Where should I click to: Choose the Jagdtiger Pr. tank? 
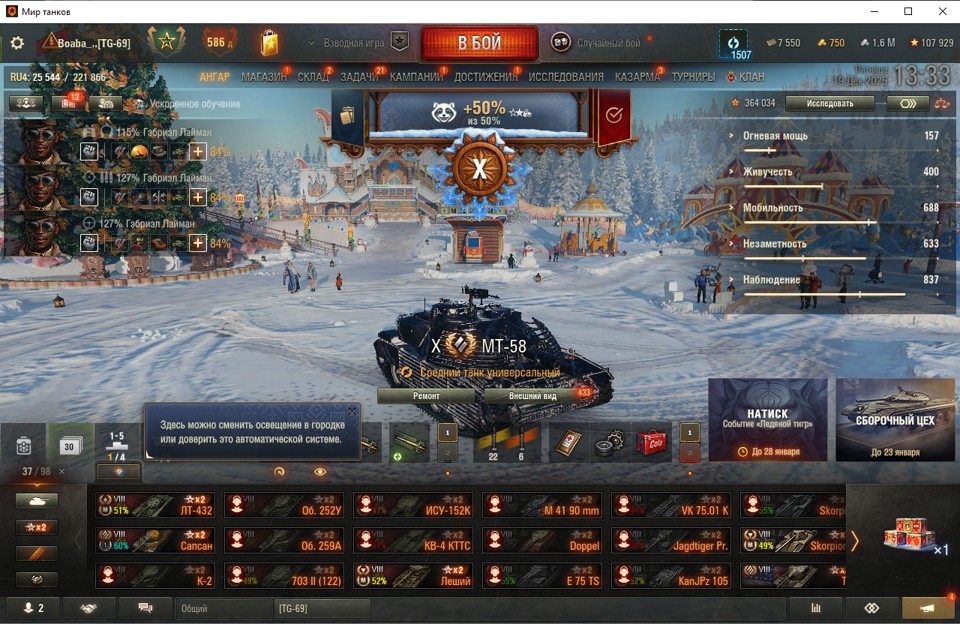click(671, 541)
